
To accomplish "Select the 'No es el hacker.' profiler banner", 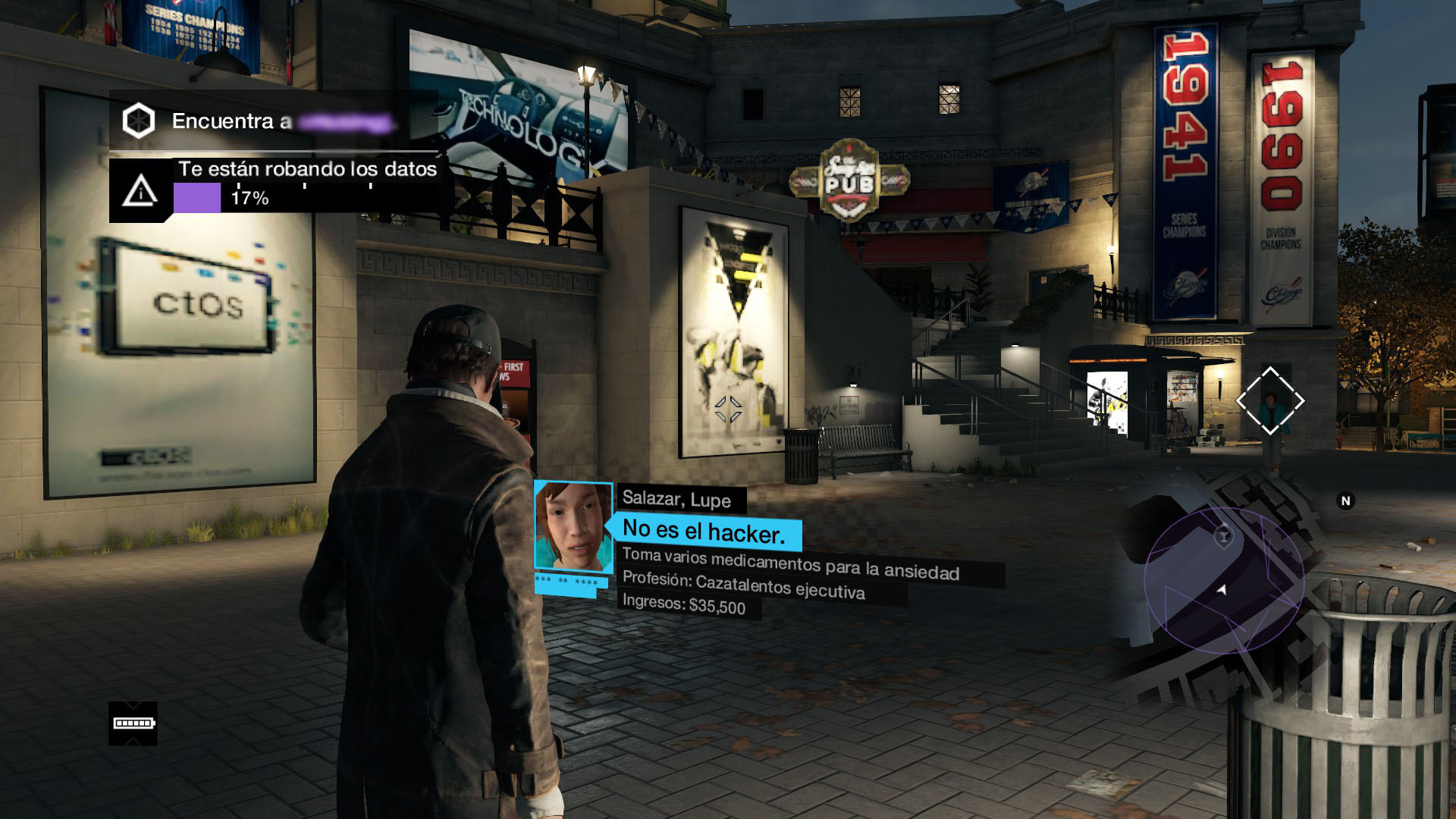I will click(705, 532).
